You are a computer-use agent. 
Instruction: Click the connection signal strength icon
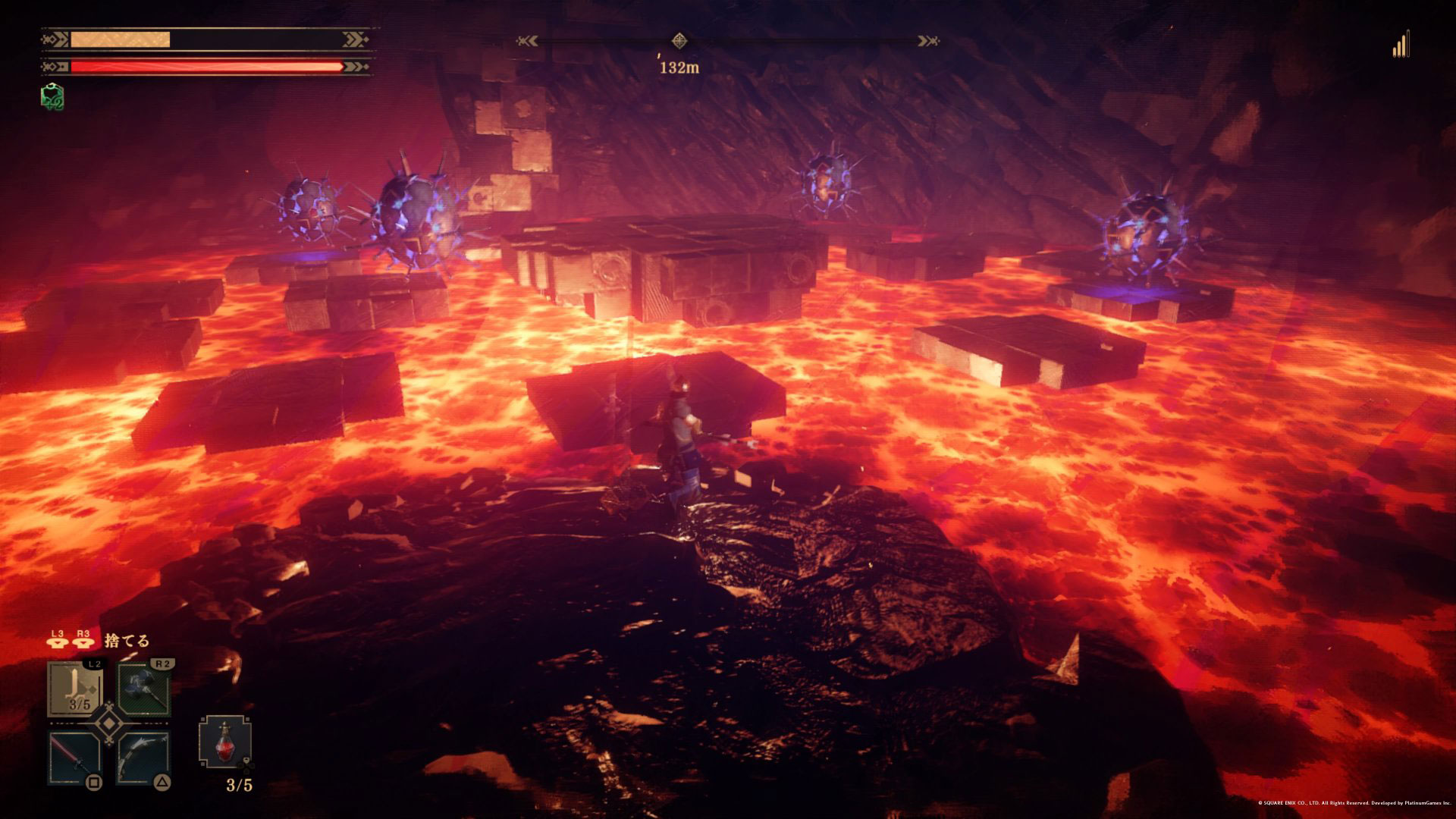click(1401, 45)
